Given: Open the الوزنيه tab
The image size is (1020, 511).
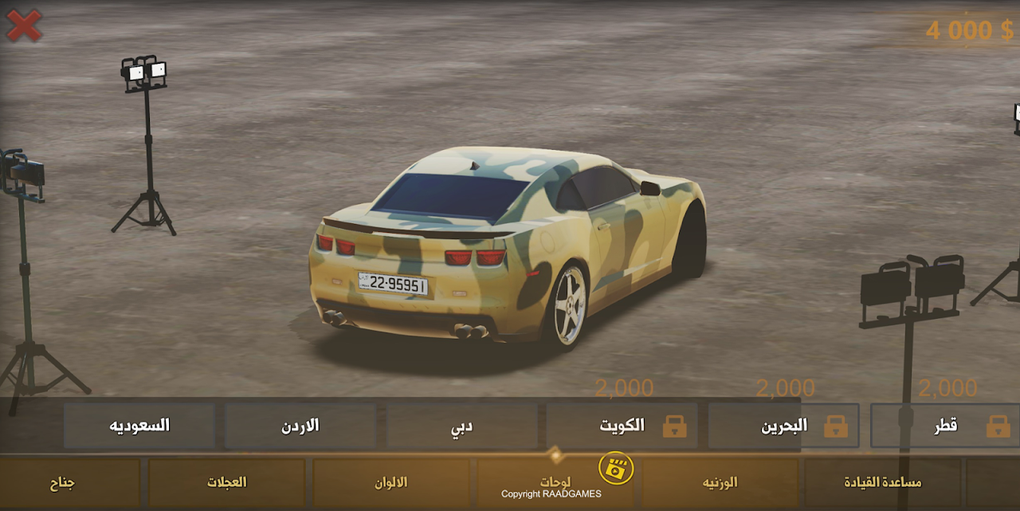Looking at the screenshot, I should tap(719, 483).
